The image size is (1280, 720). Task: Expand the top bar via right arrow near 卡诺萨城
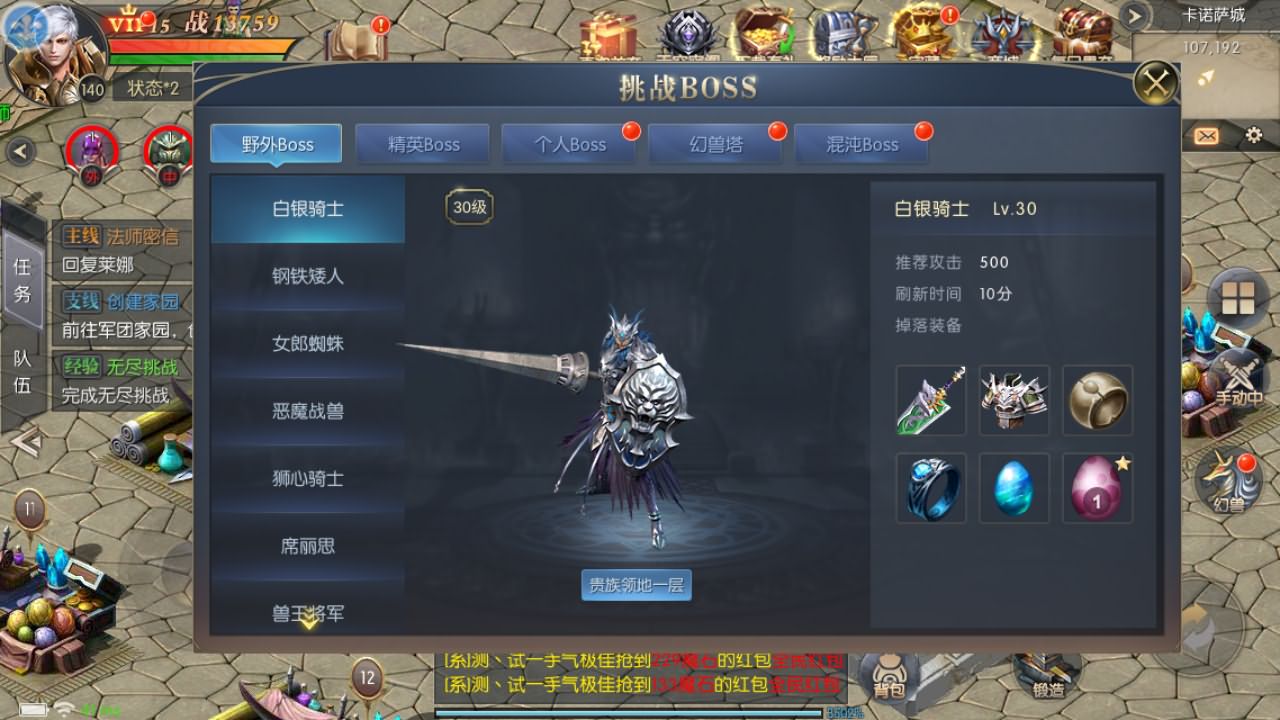click(x=1133, y=15)
